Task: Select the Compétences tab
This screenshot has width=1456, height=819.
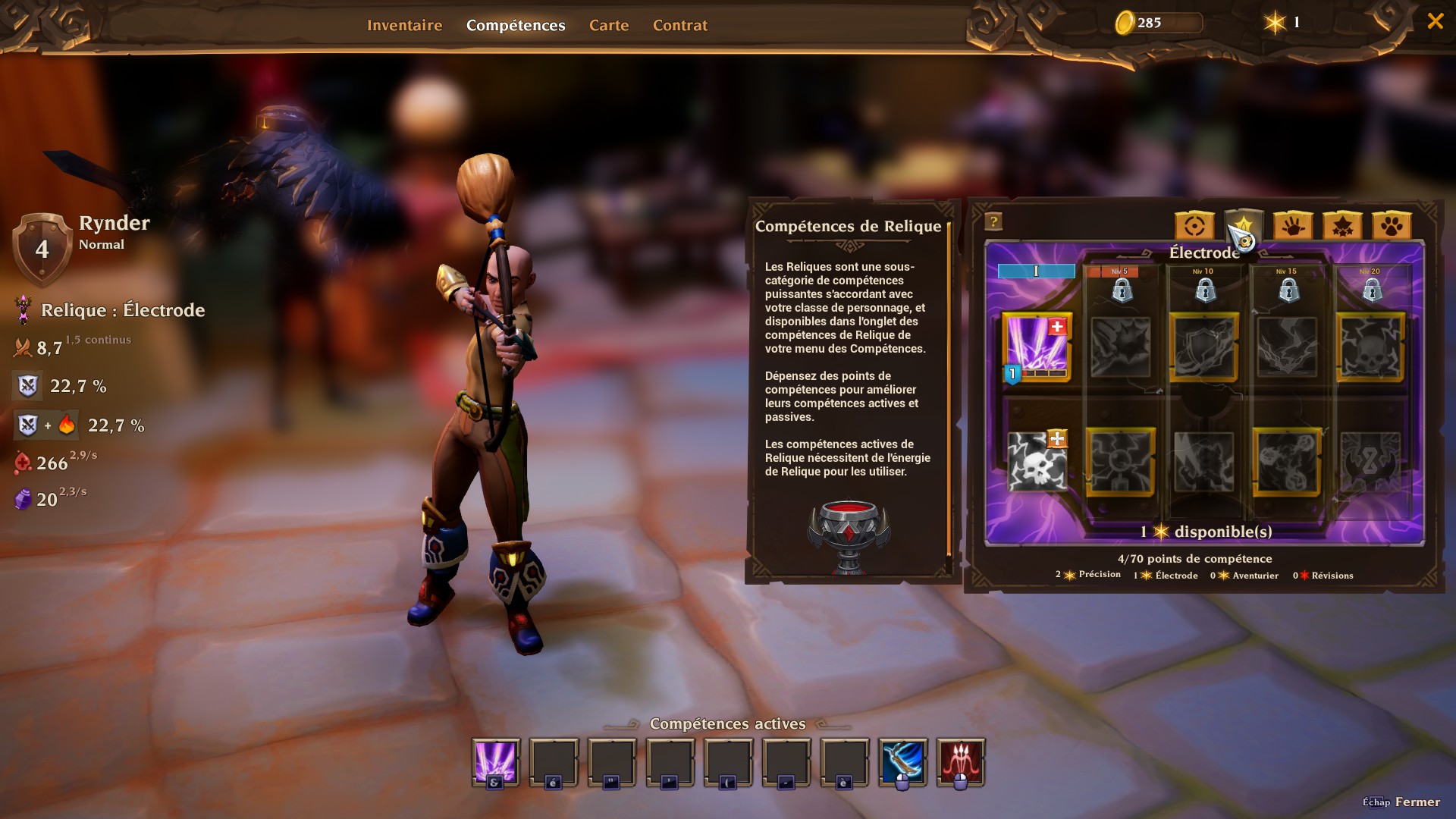Action: click(x=516, y=25)
